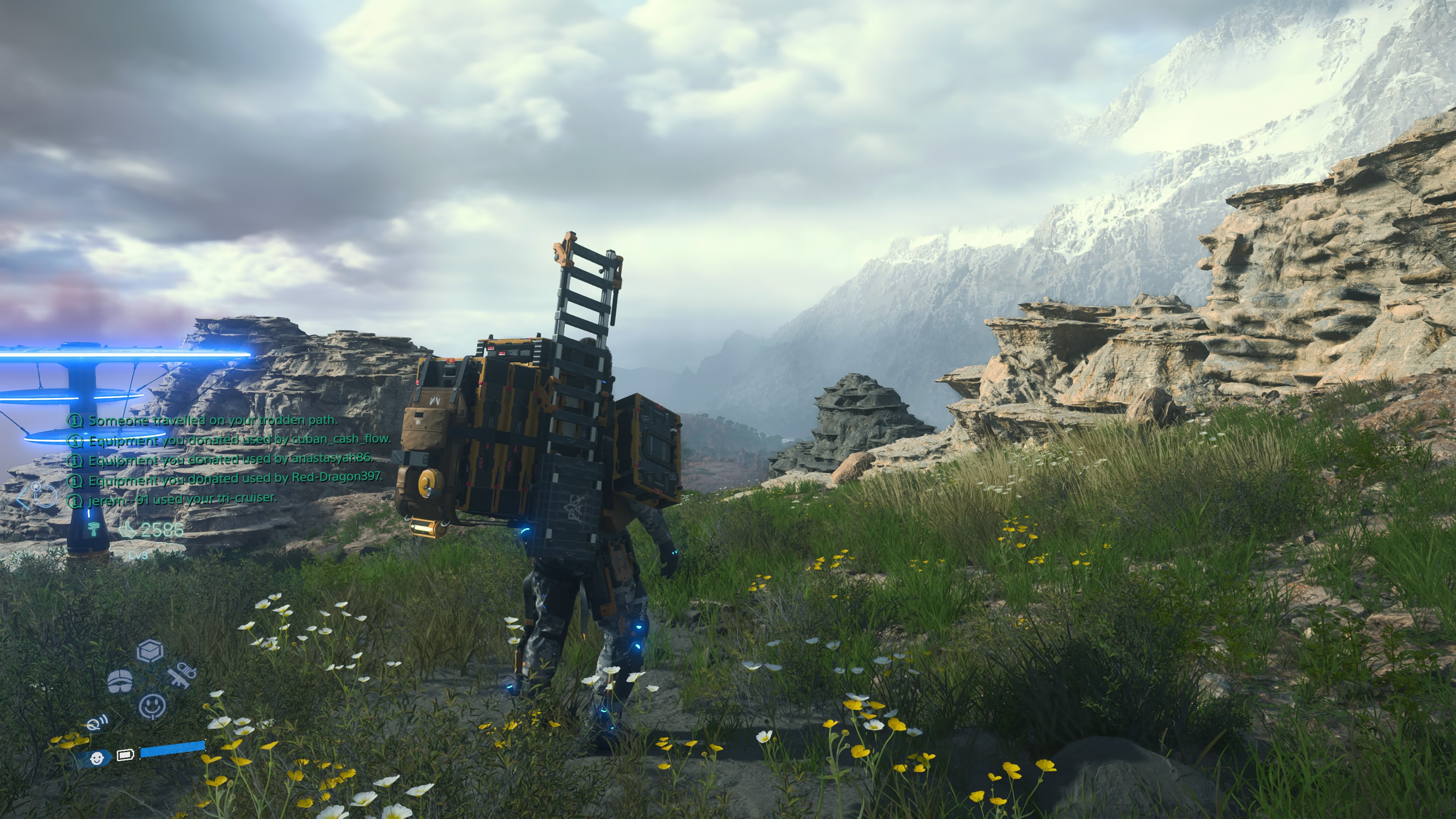Screen dimensions: 1456x819
Task: Click the BB baby face indicator
Action: pyautogui.click(x=97, y=758)
